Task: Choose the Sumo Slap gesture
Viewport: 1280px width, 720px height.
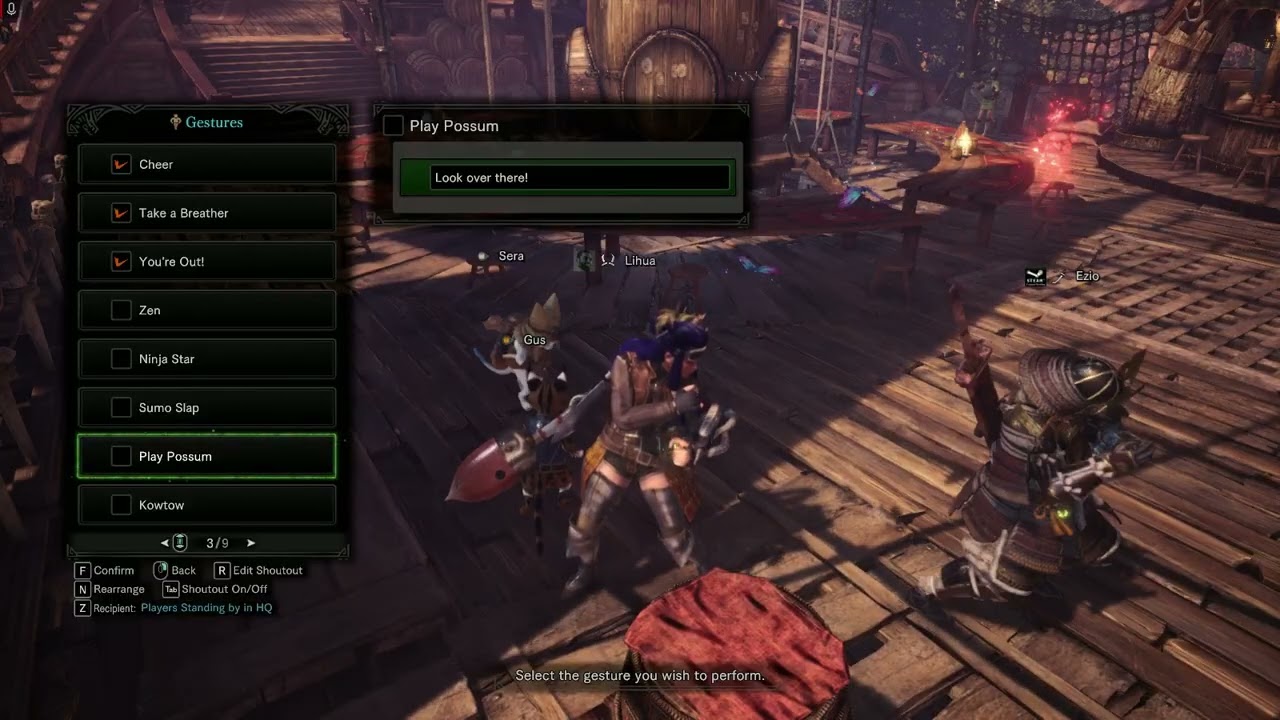Action: 206,408
